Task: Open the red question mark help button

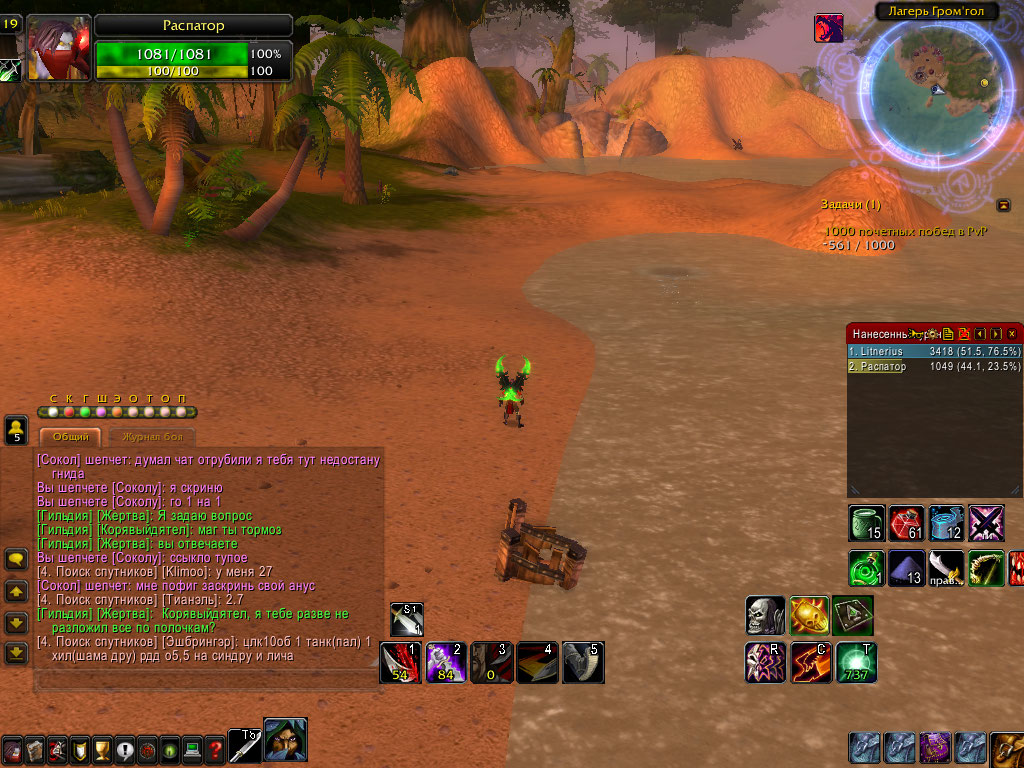Action: pyautogui.click(x=215, y=749)
